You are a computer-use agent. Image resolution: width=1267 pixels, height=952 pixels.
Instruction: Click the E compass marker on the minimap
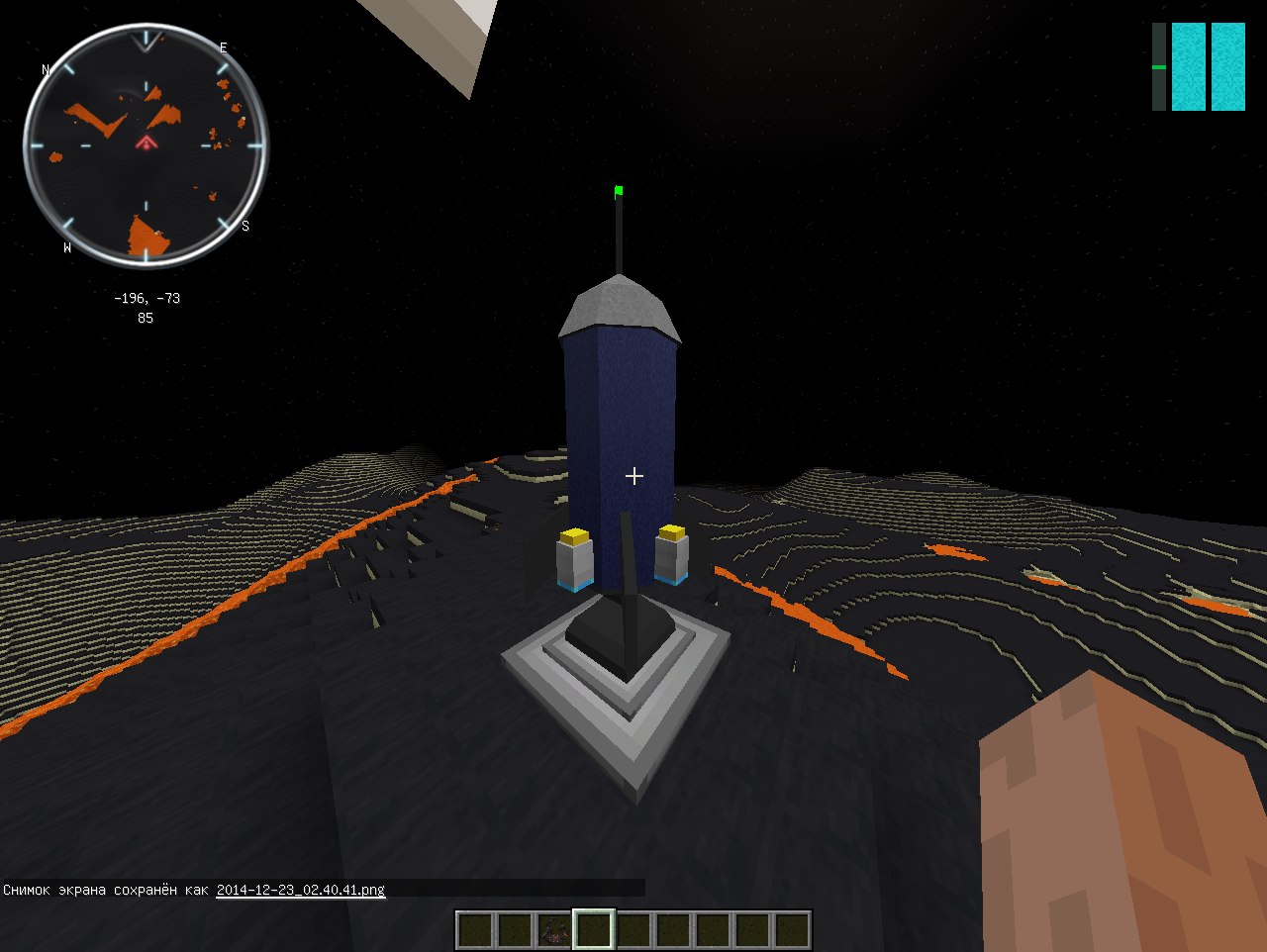226,46
